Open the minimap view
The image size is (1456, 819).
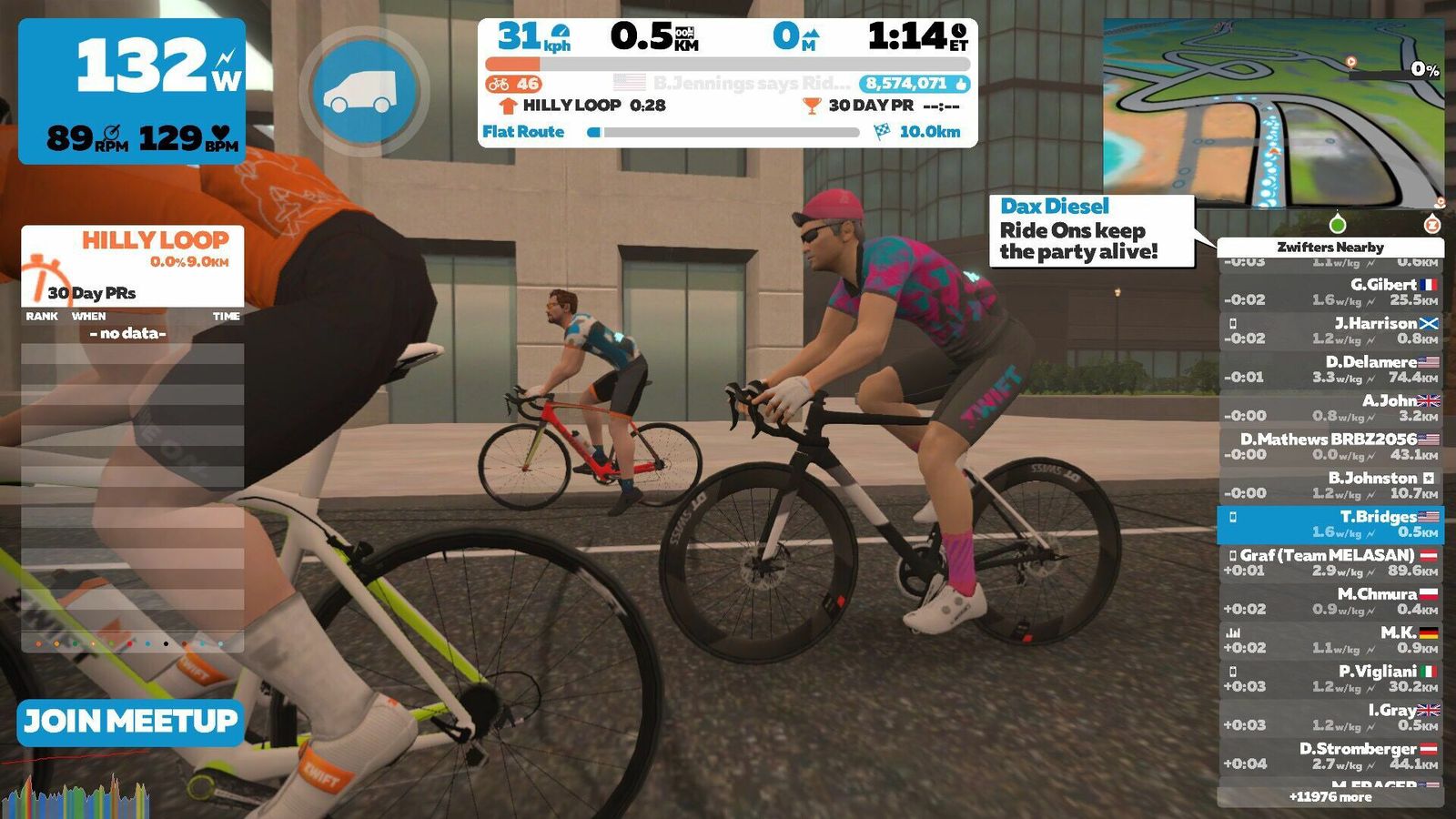coord(1272,114)
